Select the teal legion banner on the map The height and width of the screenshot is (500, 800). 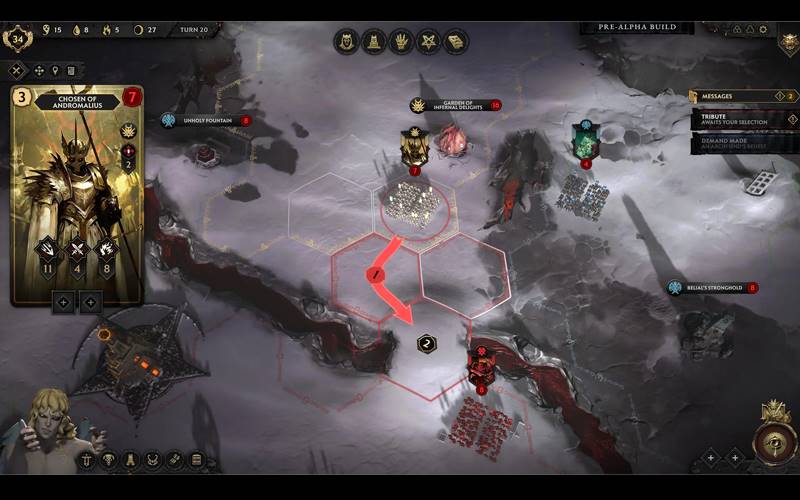coord(586,139)
